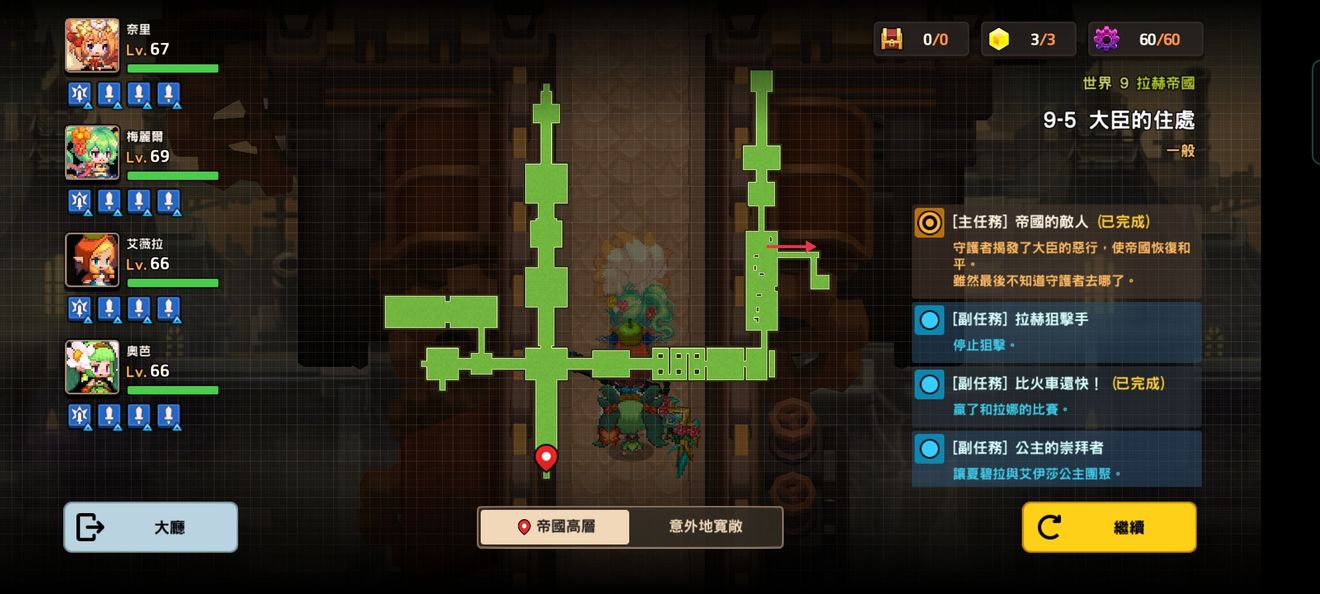Open the side quest 公主的崇拜者 entry
1320x594 pixels.
tap(1057, 459)
